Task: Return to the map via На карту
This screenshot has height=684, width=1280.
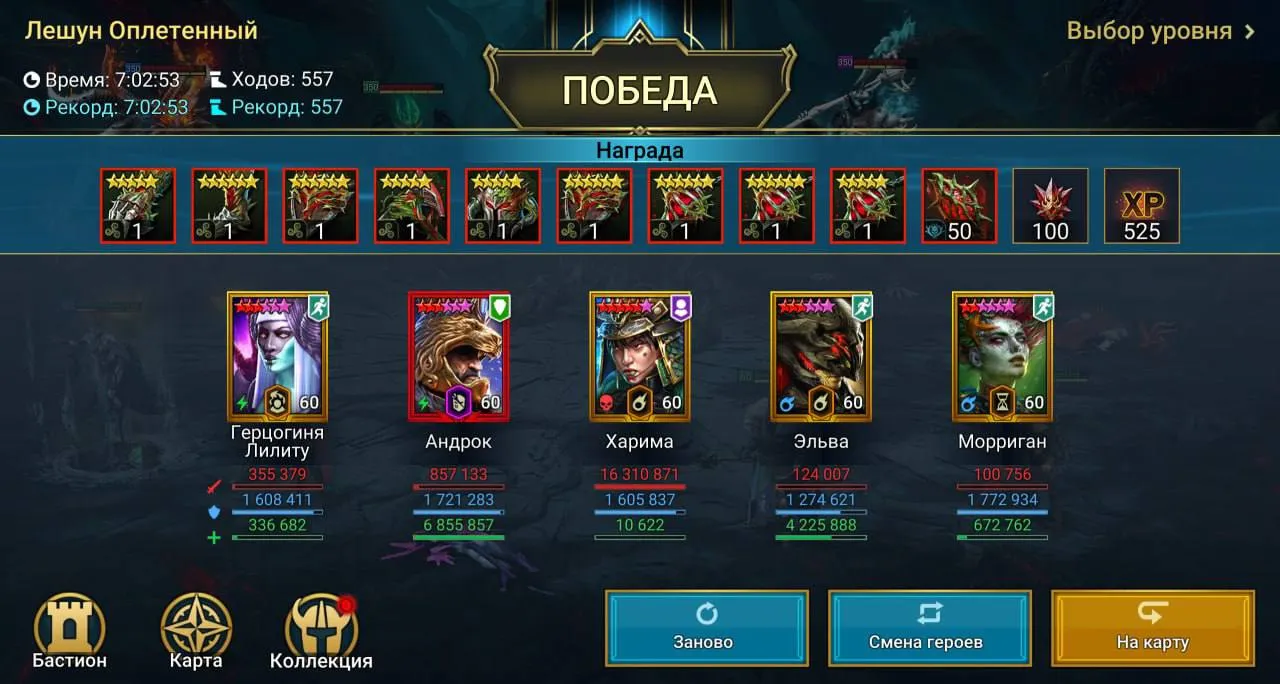Action: click(x=1152, y=627)
